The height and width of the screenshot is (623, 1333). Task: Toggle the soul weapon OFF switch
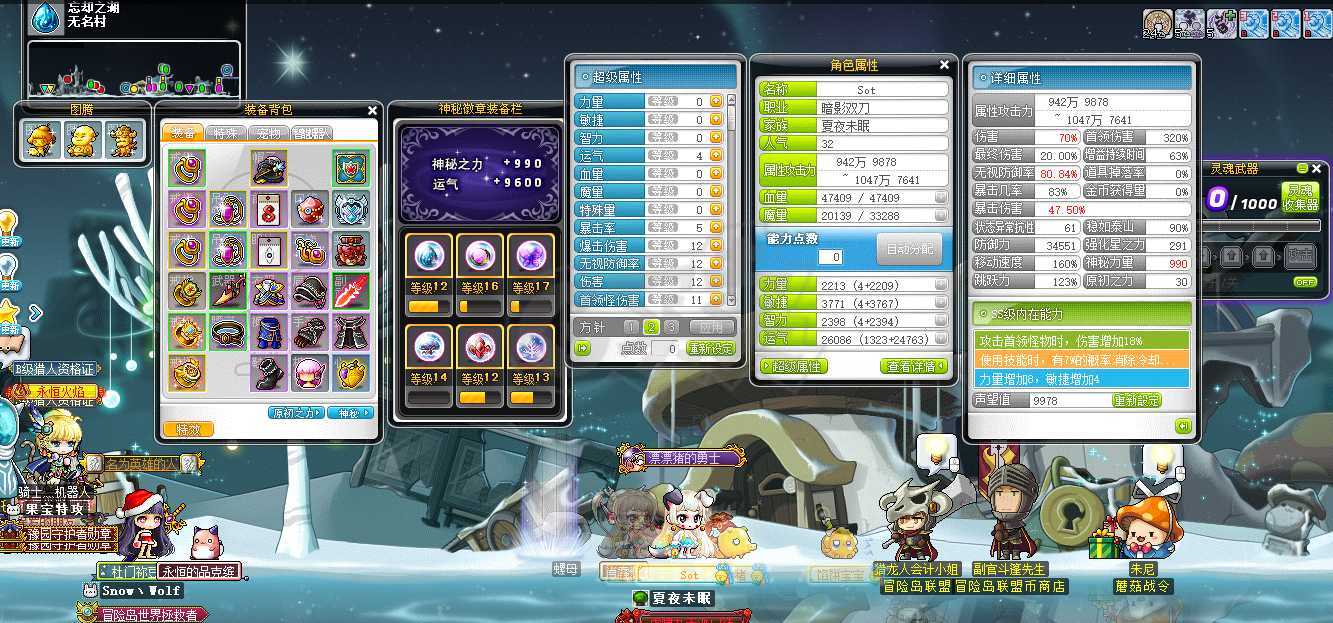[x=1305, y=282]
